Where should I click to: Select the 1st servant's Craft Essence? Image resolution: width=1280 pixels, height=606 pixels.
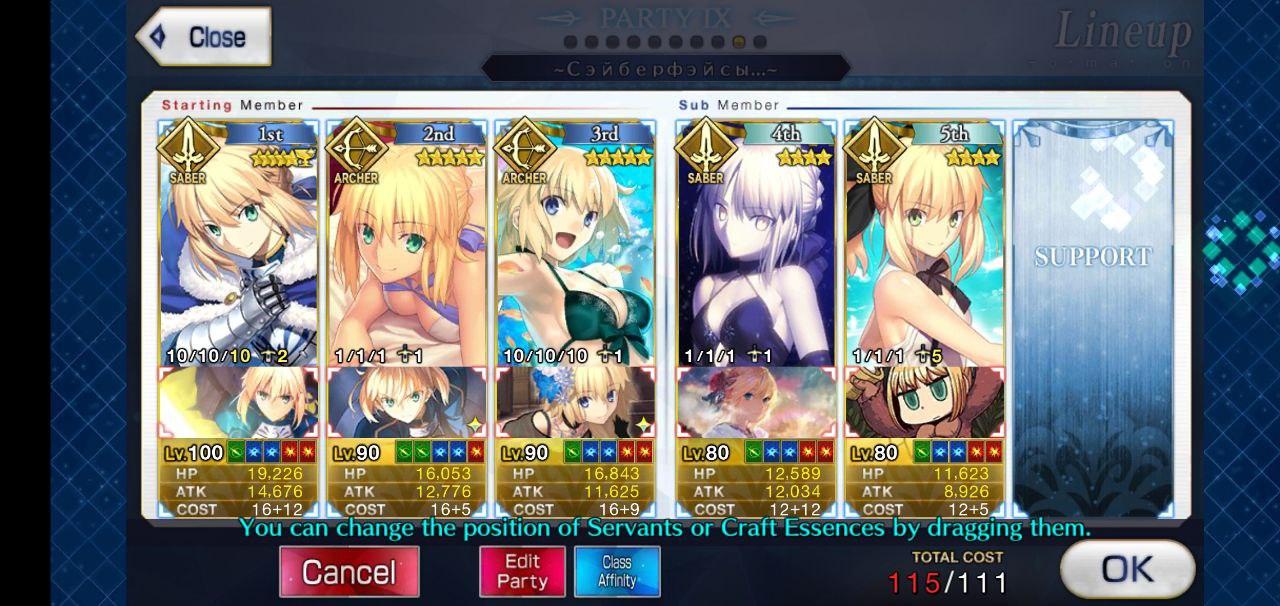click(x=239, y=403)
